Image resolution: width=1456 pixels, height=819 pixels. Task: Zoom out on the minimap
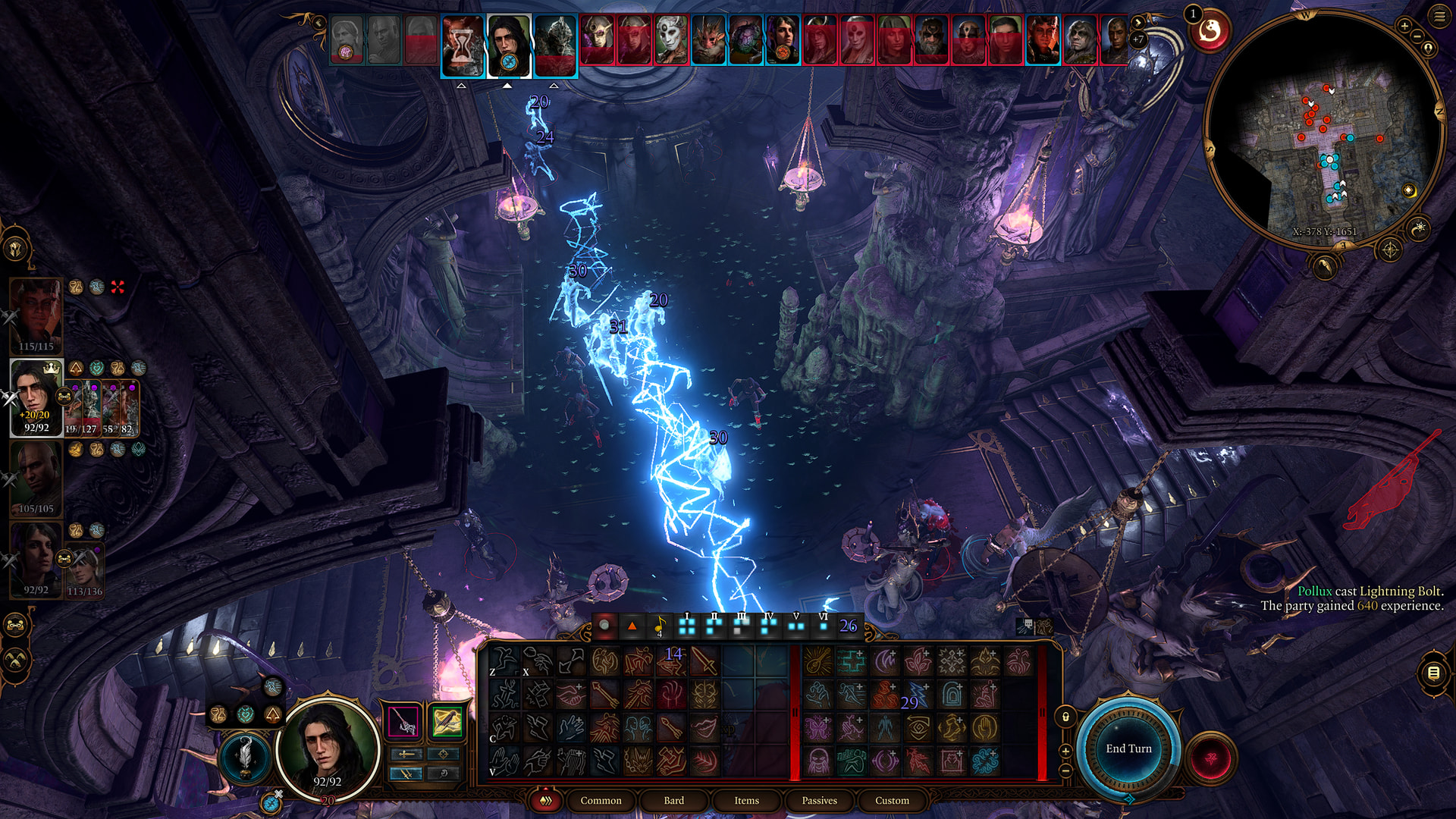click(1417, 36)
